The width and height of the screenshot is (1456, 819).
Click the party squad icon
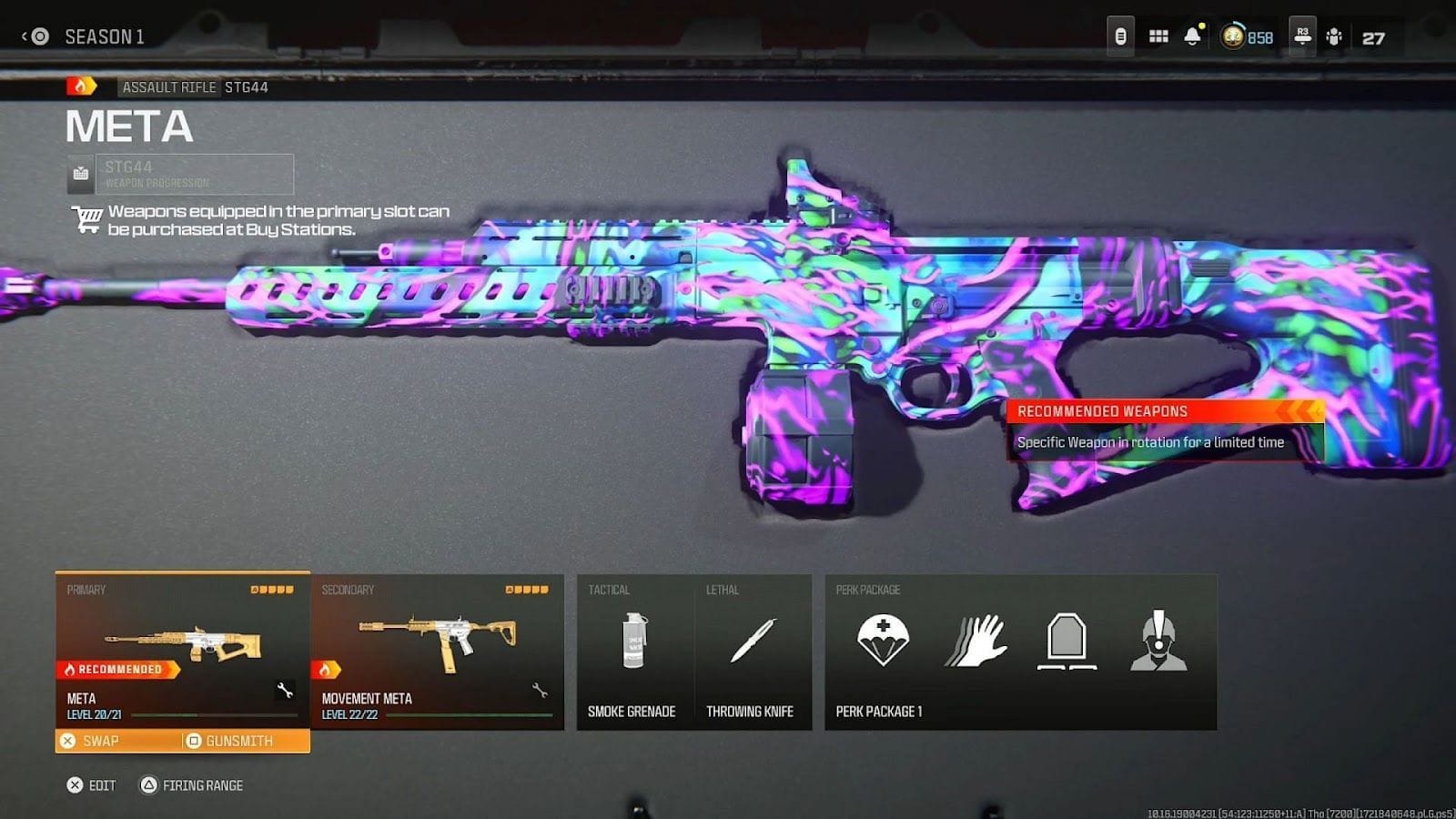coord(1334,37)
